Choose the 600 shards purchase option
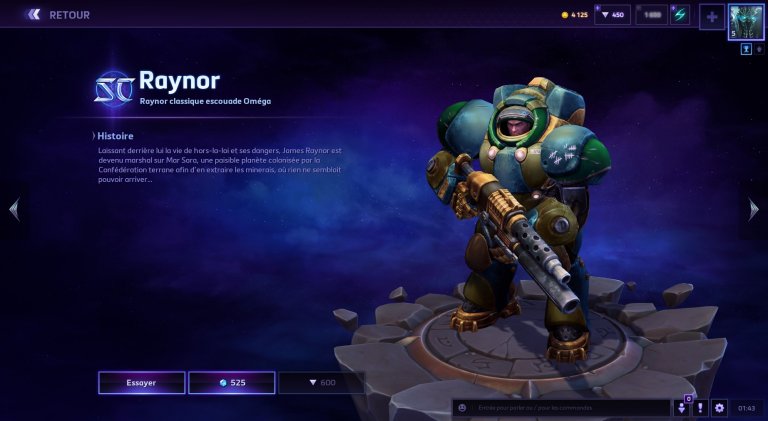Viewport: 768px width, 421px height. (320, 383)
